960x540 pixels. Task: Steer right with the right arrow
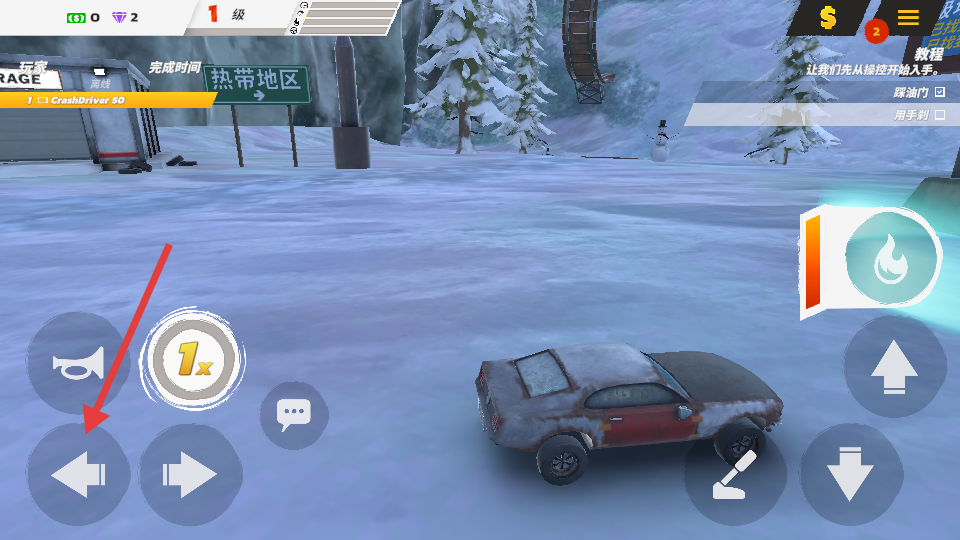(190, 475)
